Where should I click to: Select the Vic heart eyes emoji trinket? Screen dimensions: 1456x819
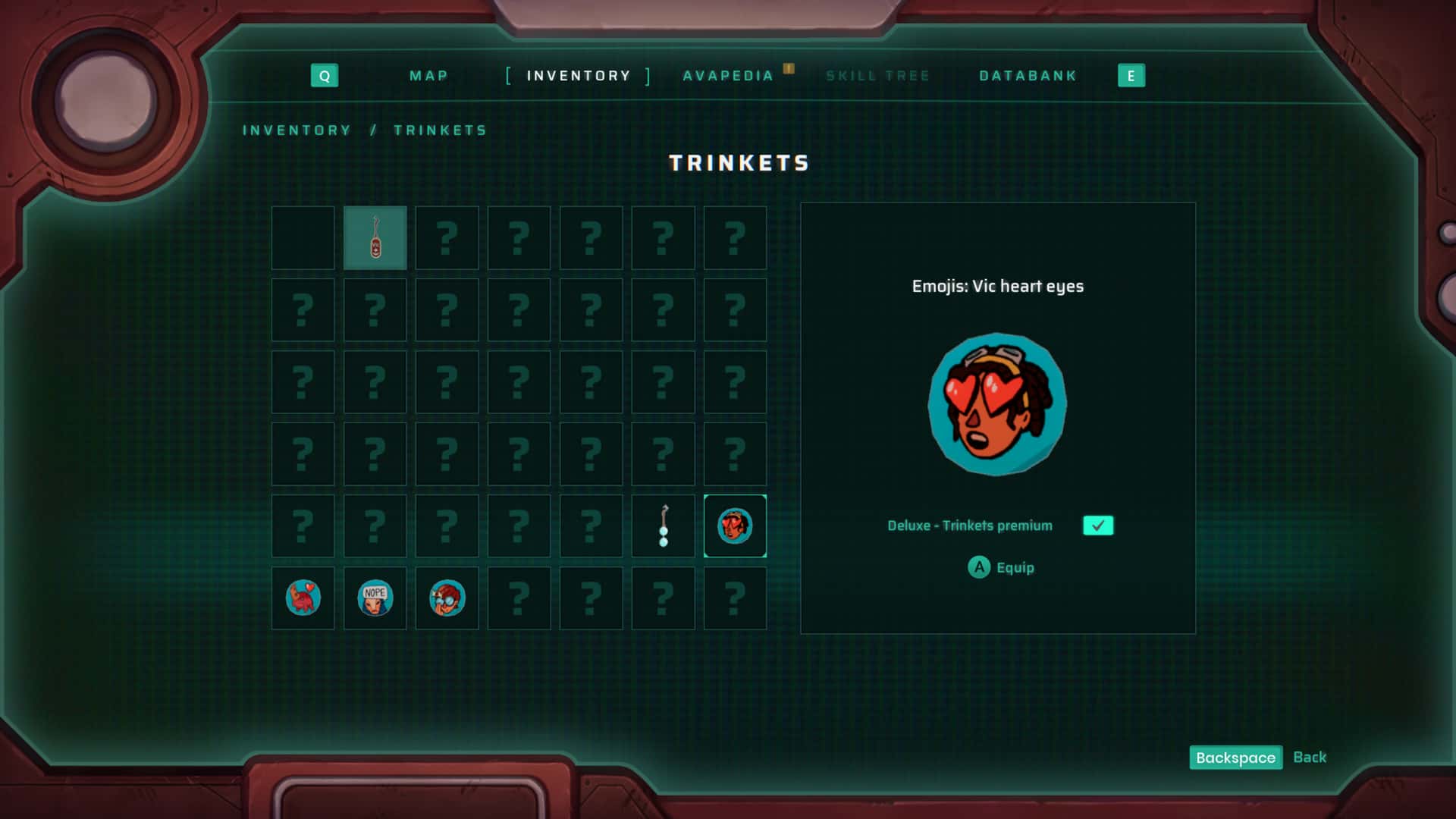point(735,526)
